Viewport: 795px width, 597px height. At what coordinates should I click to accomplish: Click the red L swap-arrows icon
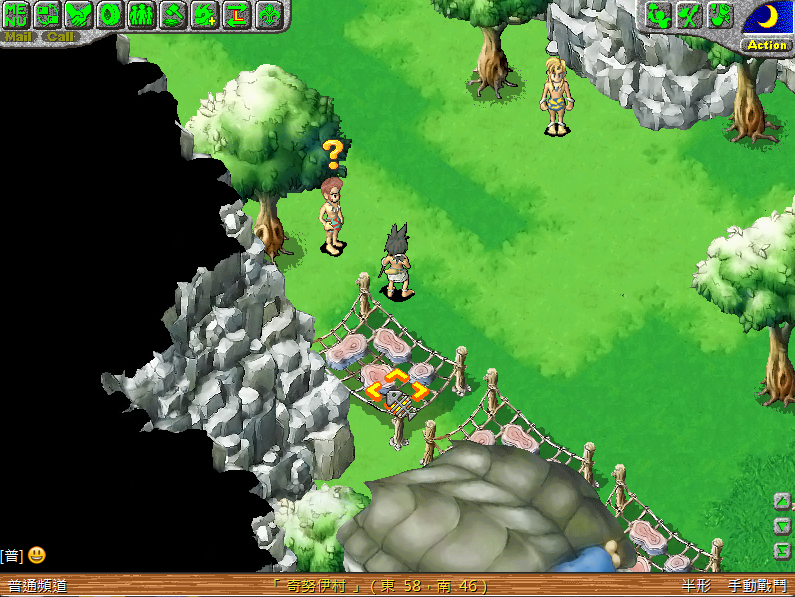click(x=237, y=15)
